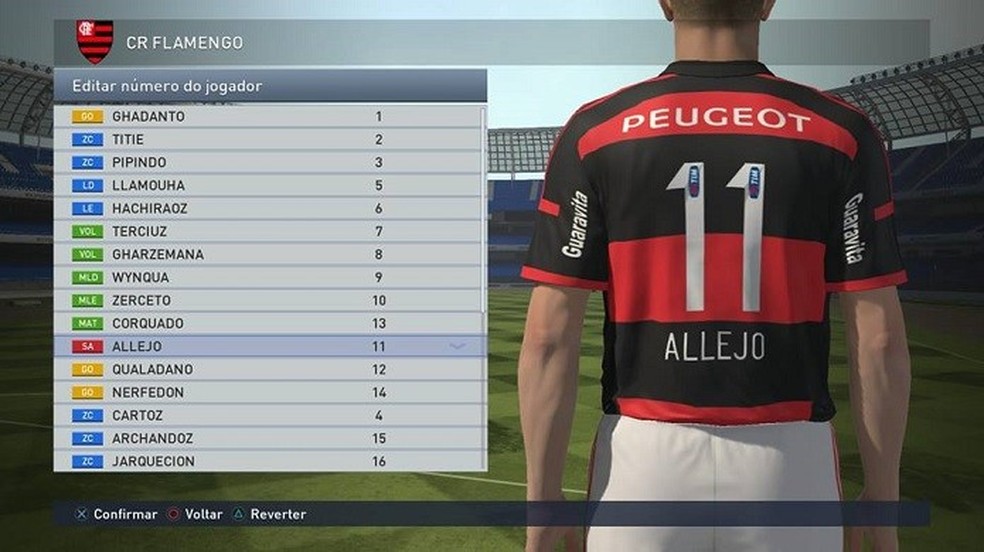Select the JARQUECION player row
Image resolution: width=984 pixels, height=552 pixels.
coord(268,461)
